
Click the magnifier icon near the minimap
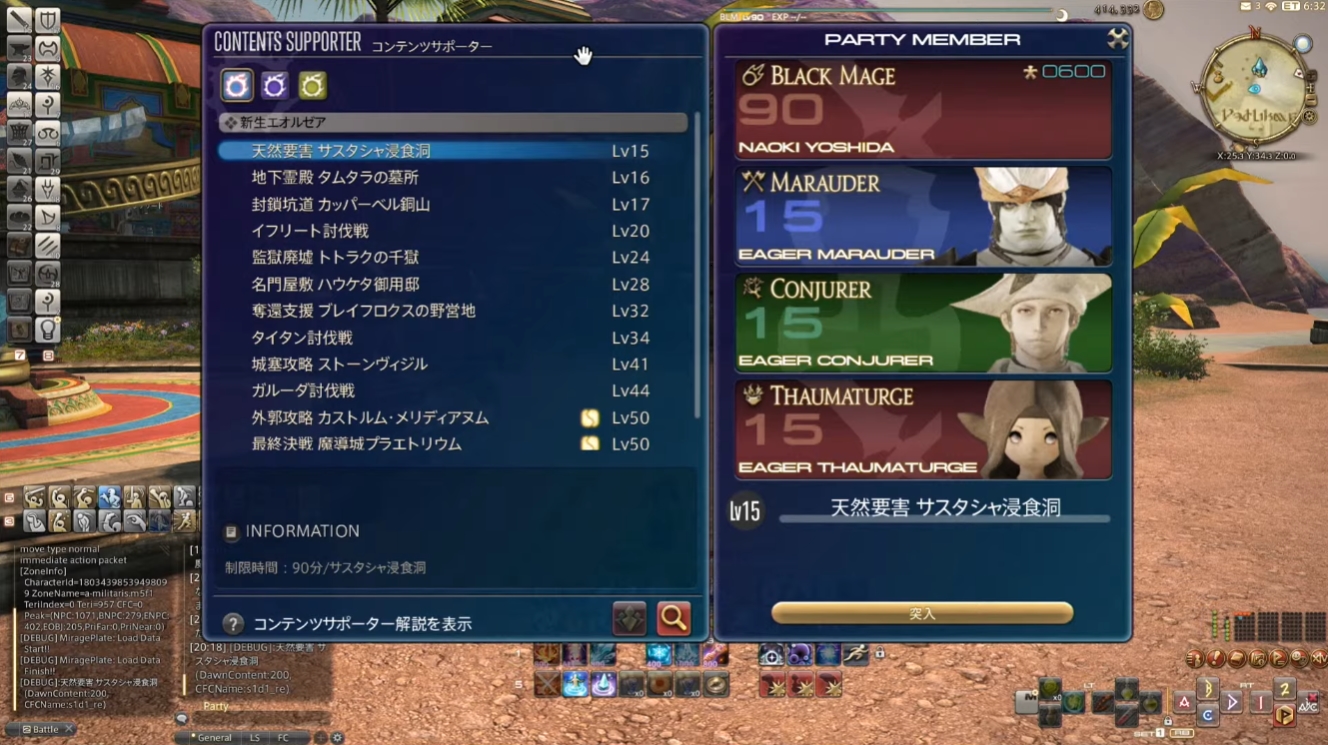pos(1303,42)
